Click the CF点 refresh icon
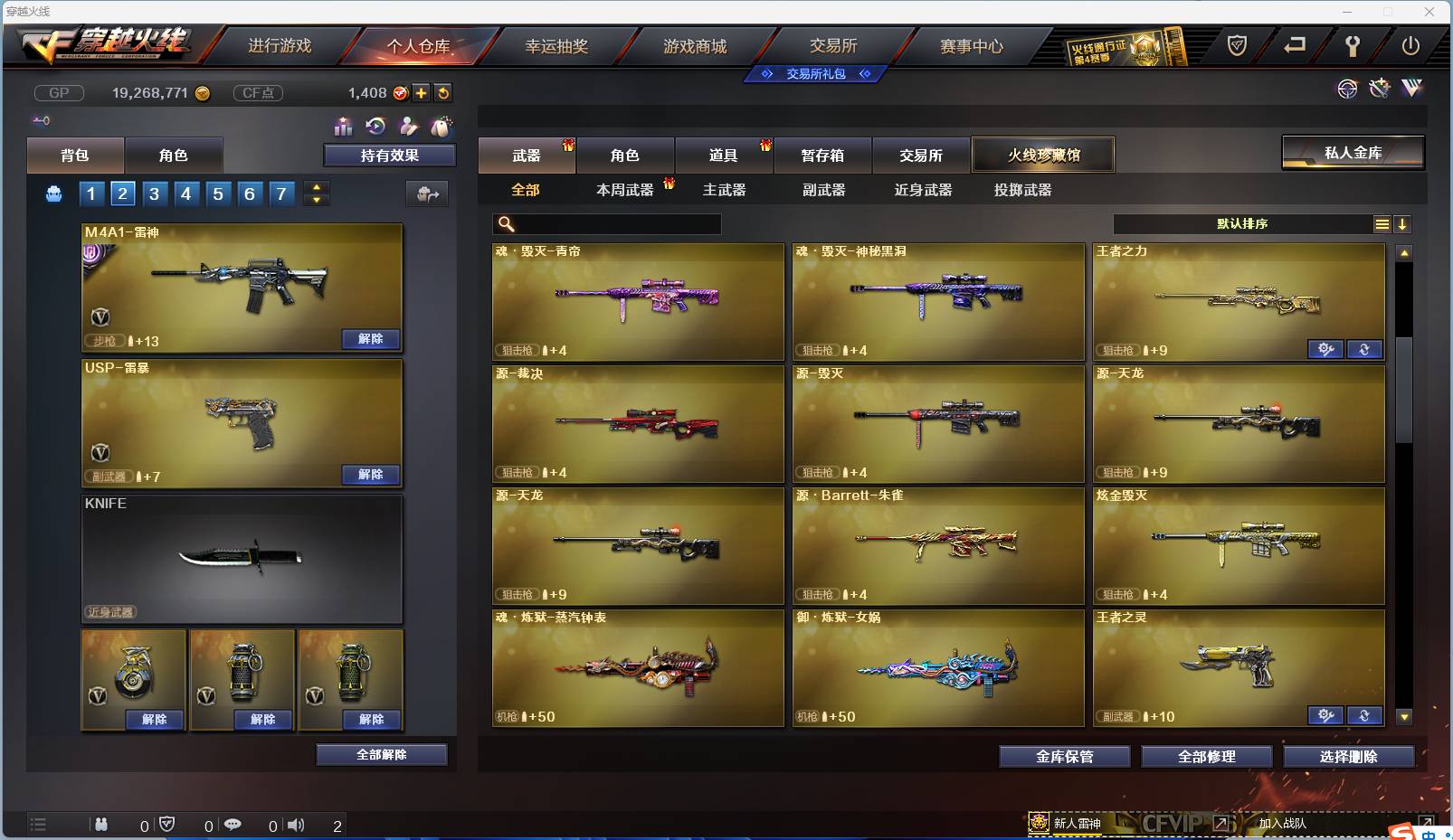 443,92
